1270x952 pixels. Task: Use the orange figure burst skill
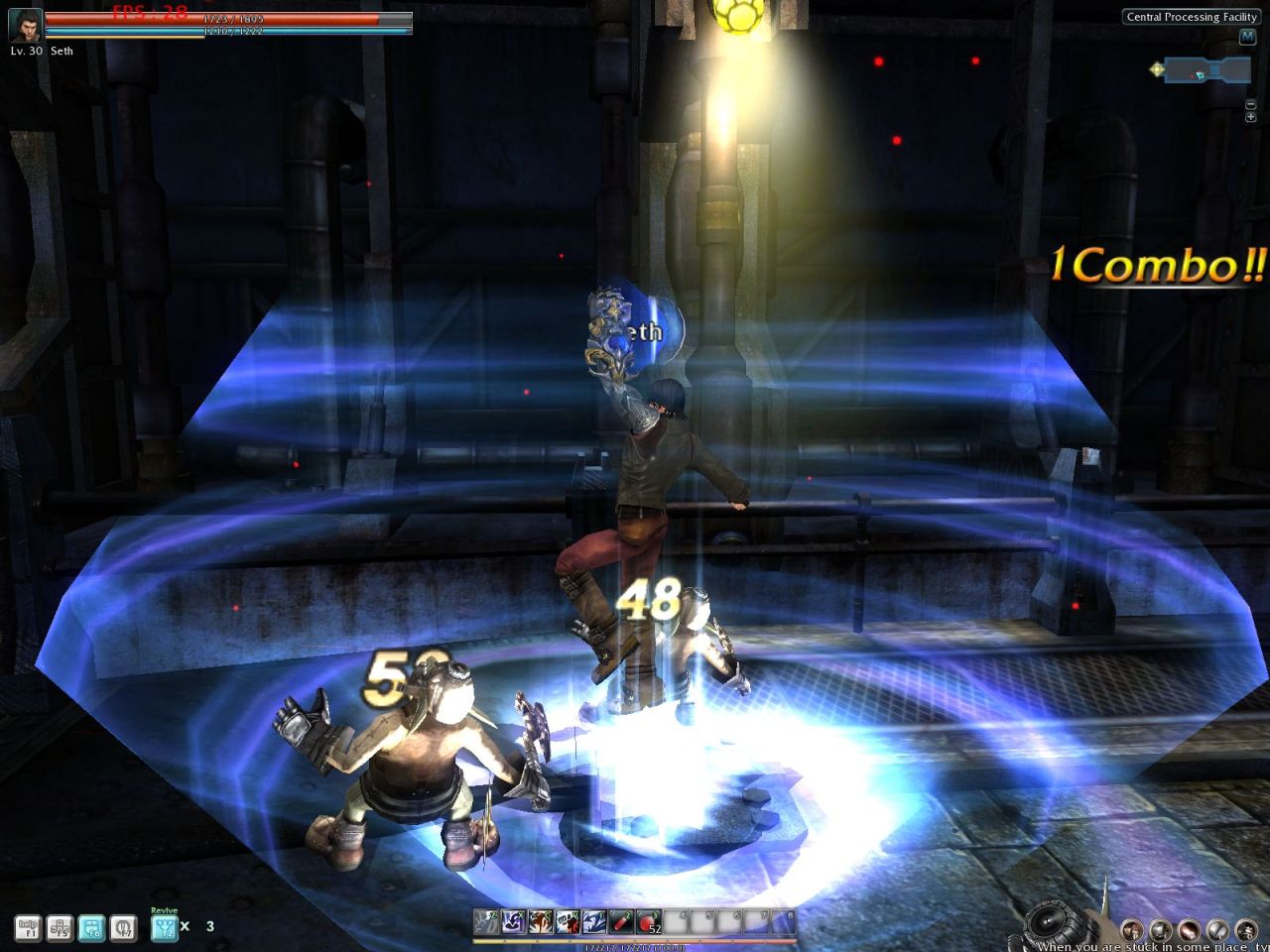pyautogui.click(x=541, y=922)
